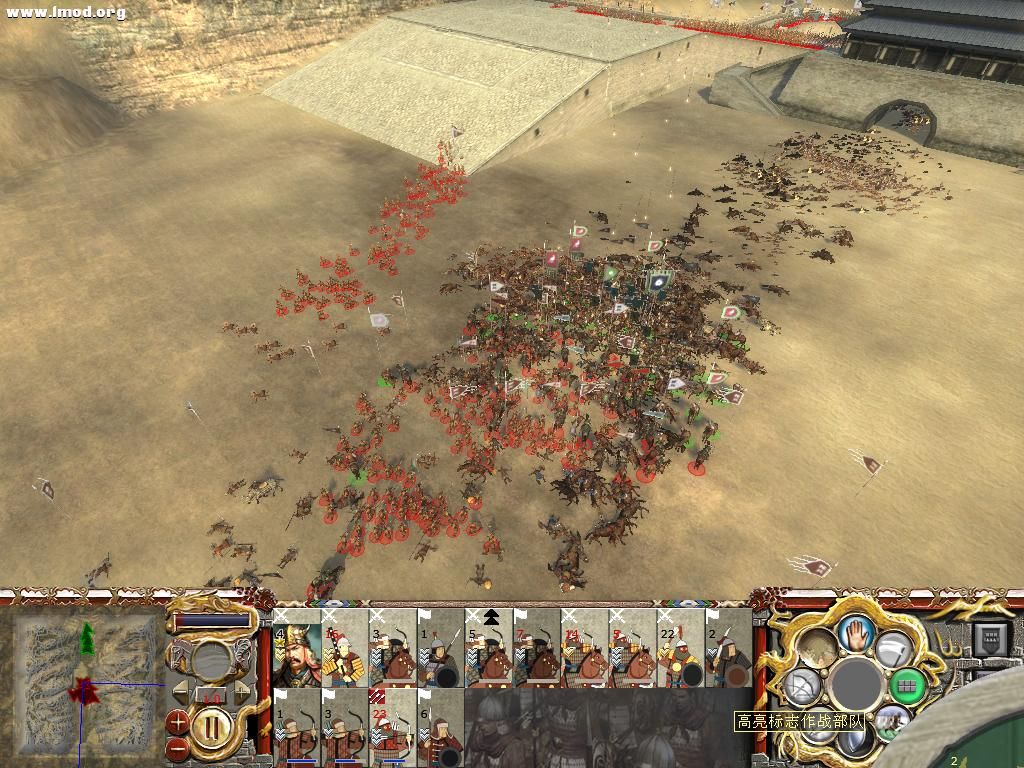Screen dimensions: 1024x768
Task: Open the square shield button at far right
Action: pos(992,638)
